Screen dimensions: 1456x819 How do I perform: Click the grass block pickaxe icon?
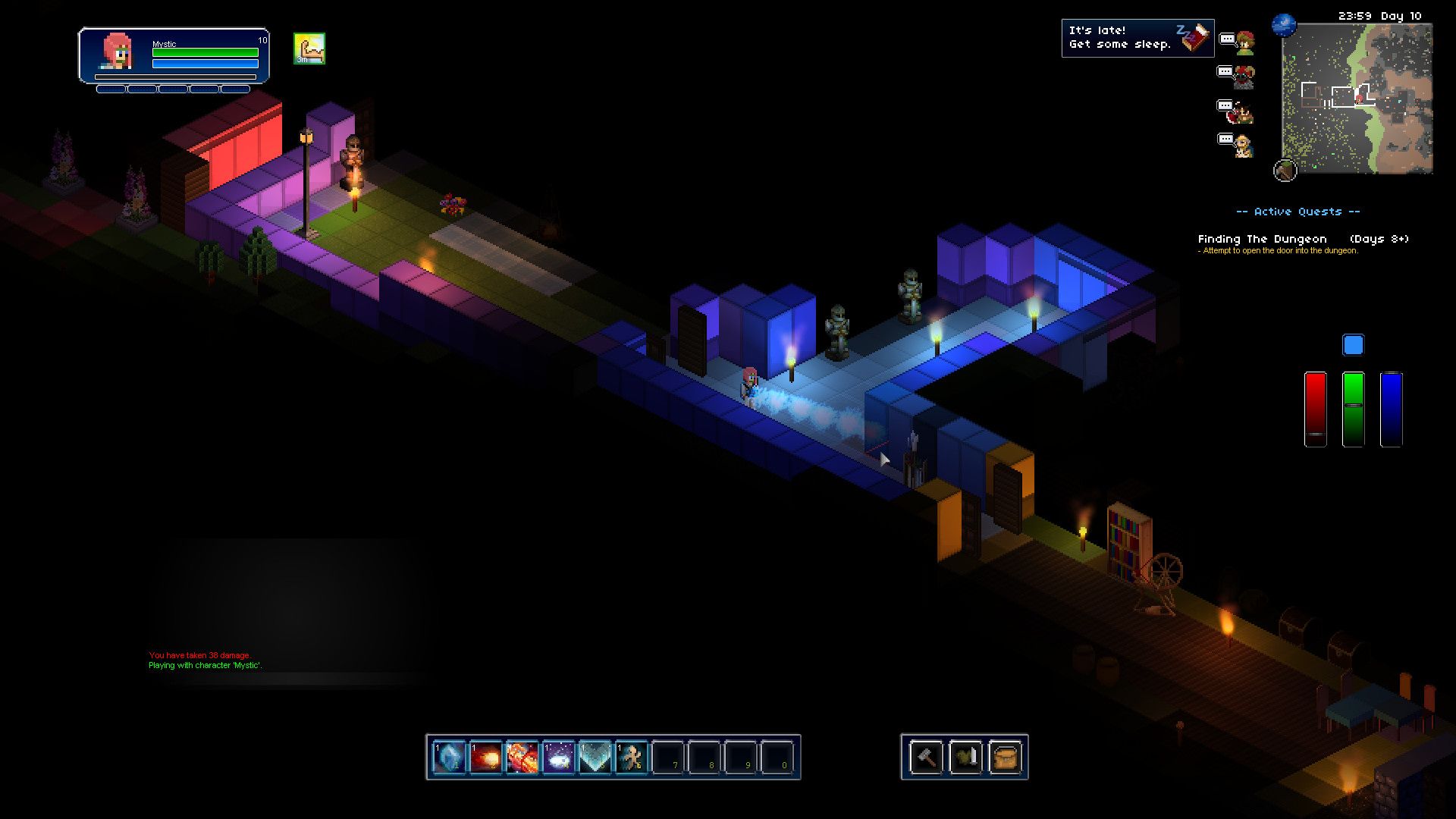click(1285, 170)
